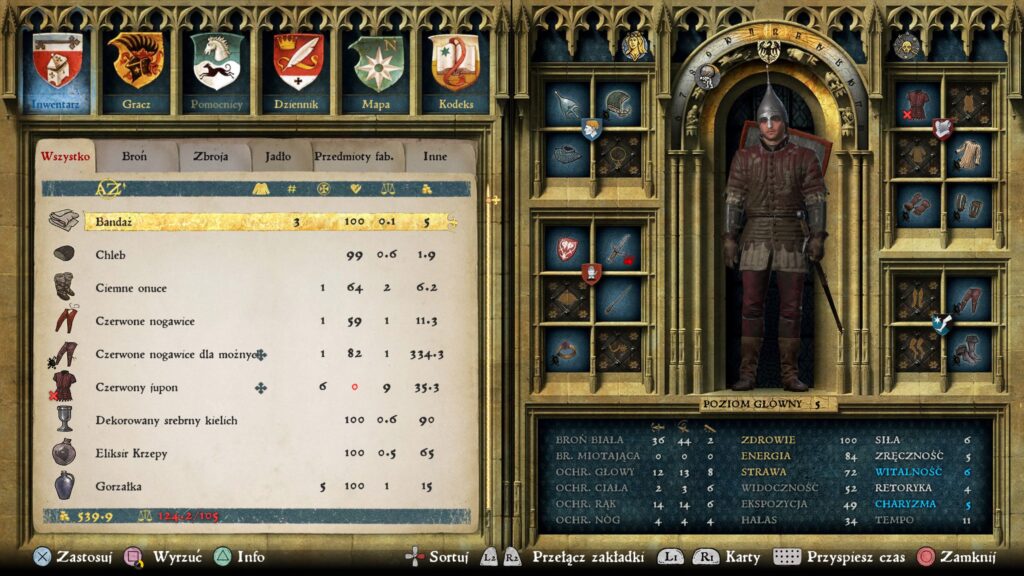Viewport: 1024px width, 576px height.
Task: Switch to the Broń tab
Action: pos(134,156)
